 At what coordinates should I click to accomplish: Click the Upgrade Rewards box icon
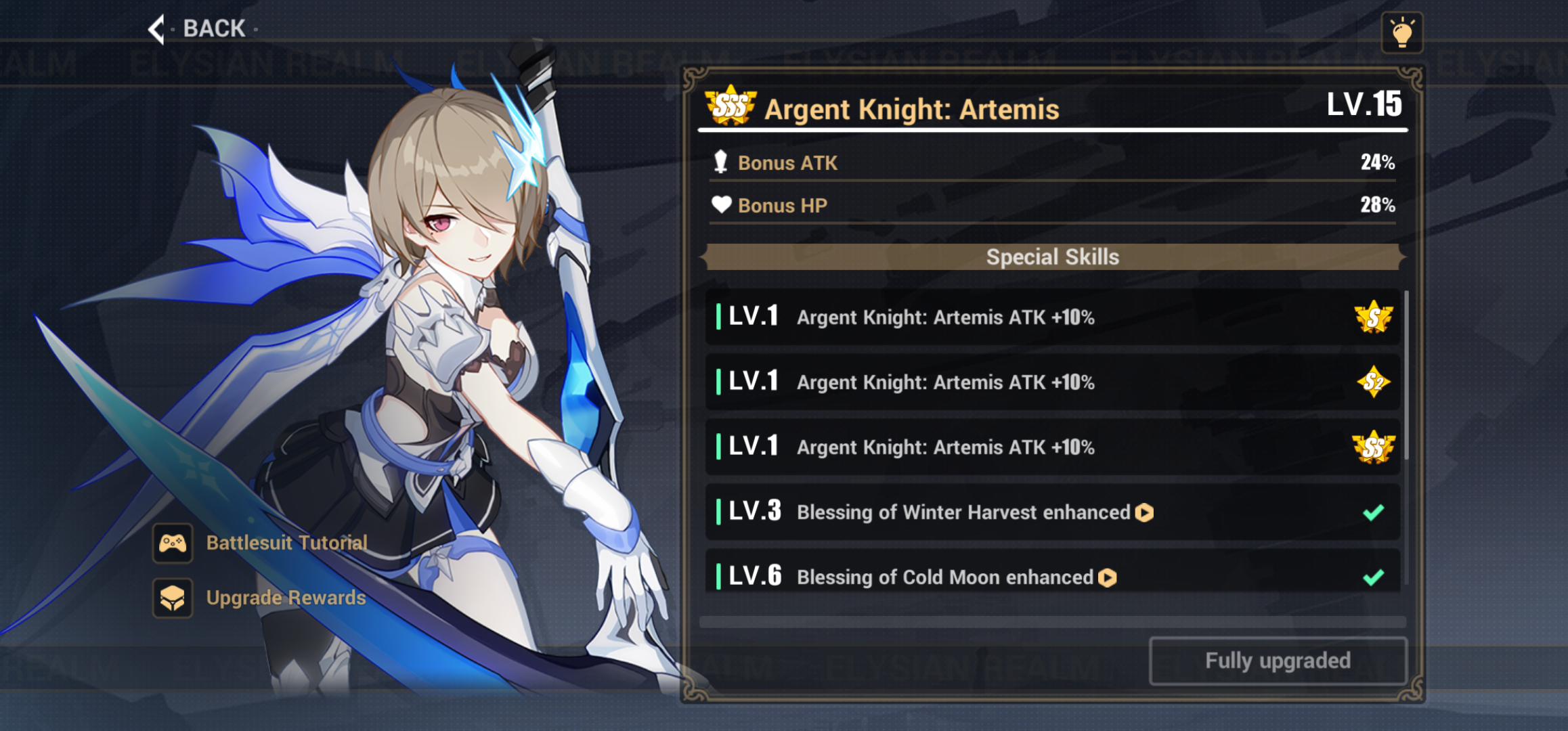[x=173, y=598]
